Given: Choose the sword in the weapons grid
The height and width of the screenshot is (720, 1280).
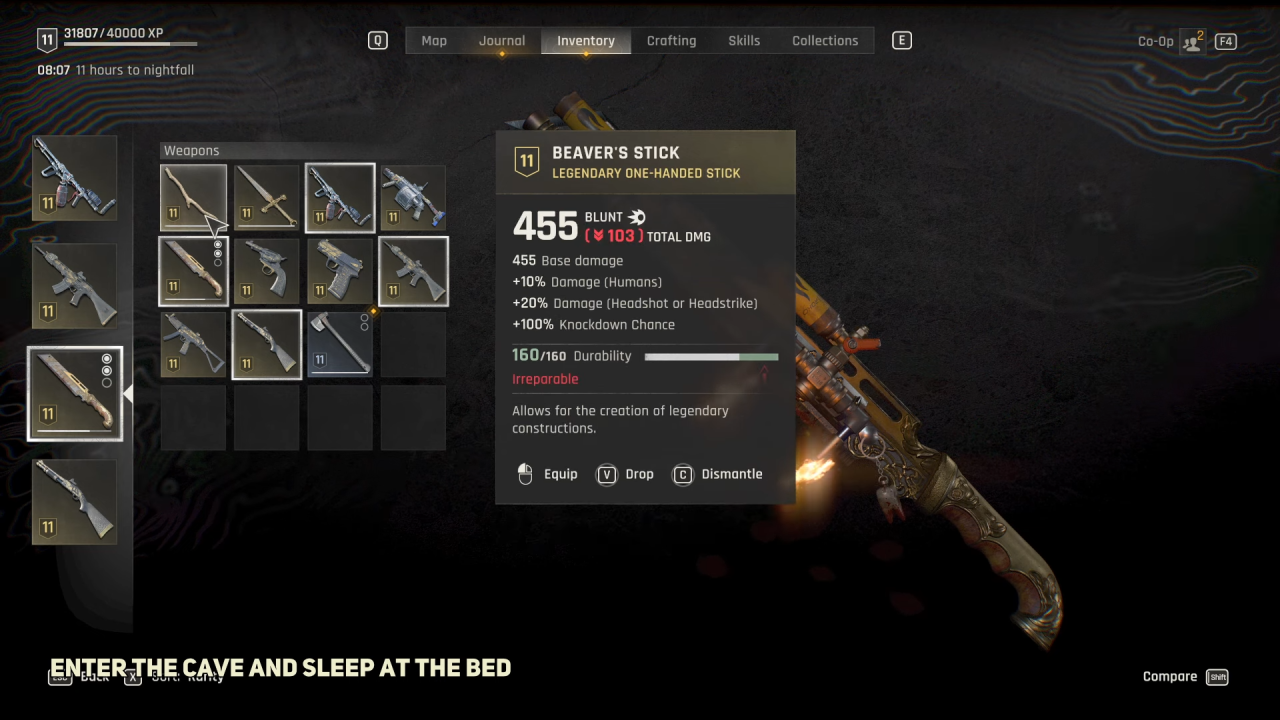Looking at the screenshot, I should [267, 198].
